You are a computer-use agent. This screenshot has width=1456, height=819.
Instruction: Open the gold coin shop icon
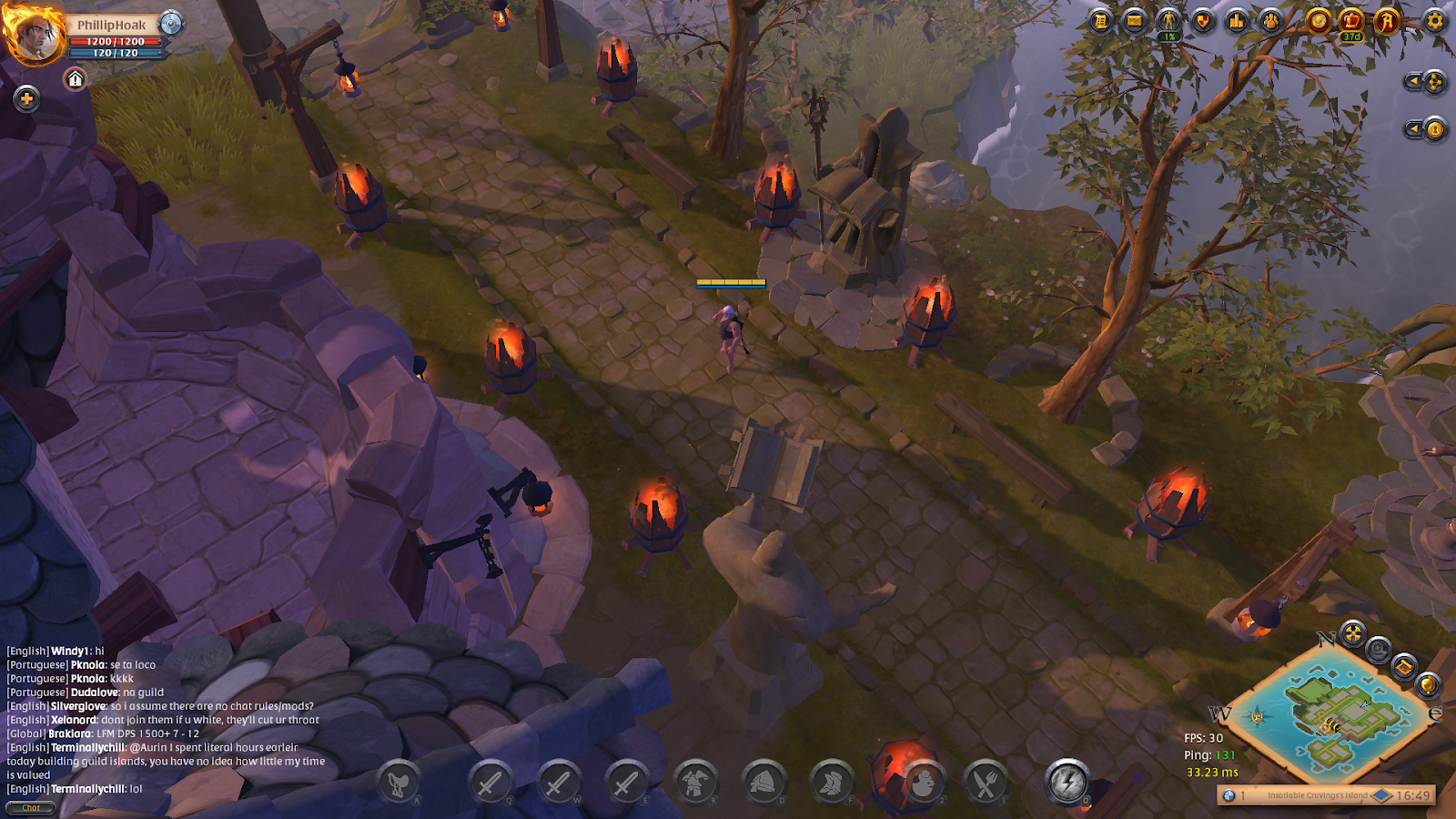[x=1318, y=20]
